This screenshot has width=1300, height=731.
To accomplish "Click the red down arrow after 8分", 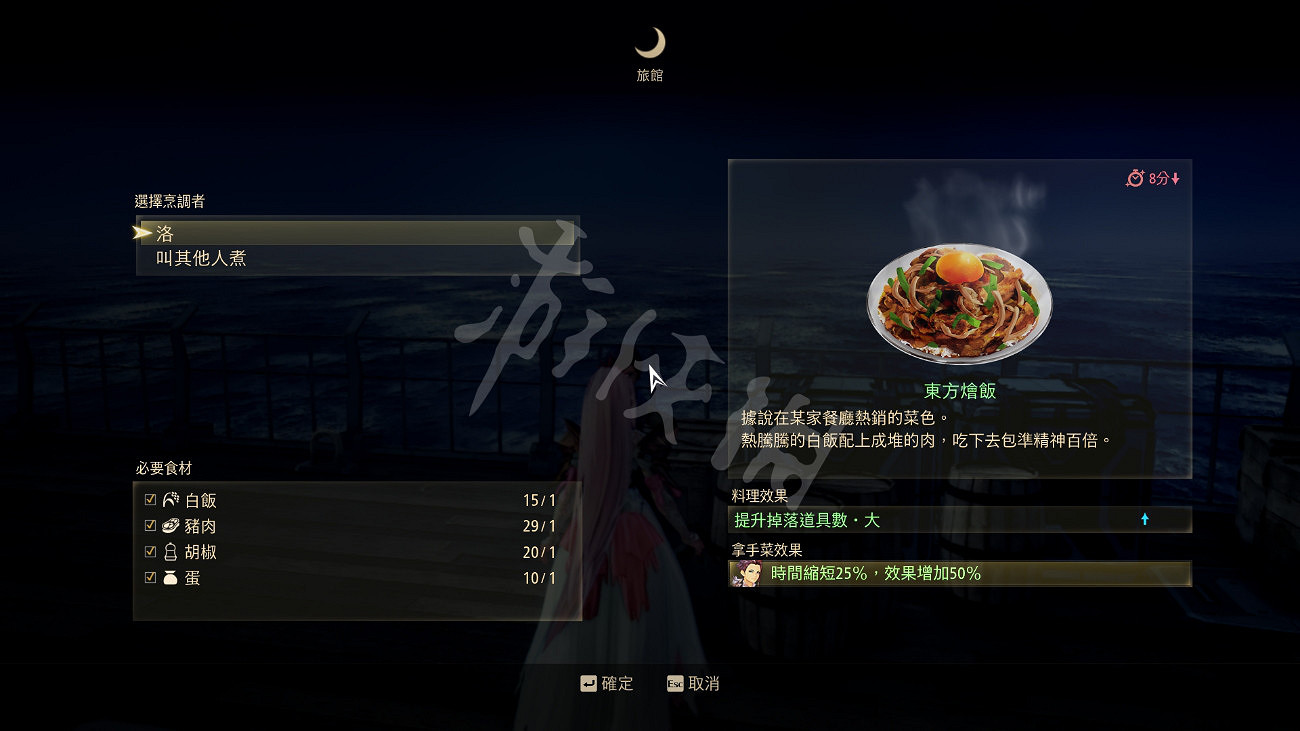I will point(1175,177).
